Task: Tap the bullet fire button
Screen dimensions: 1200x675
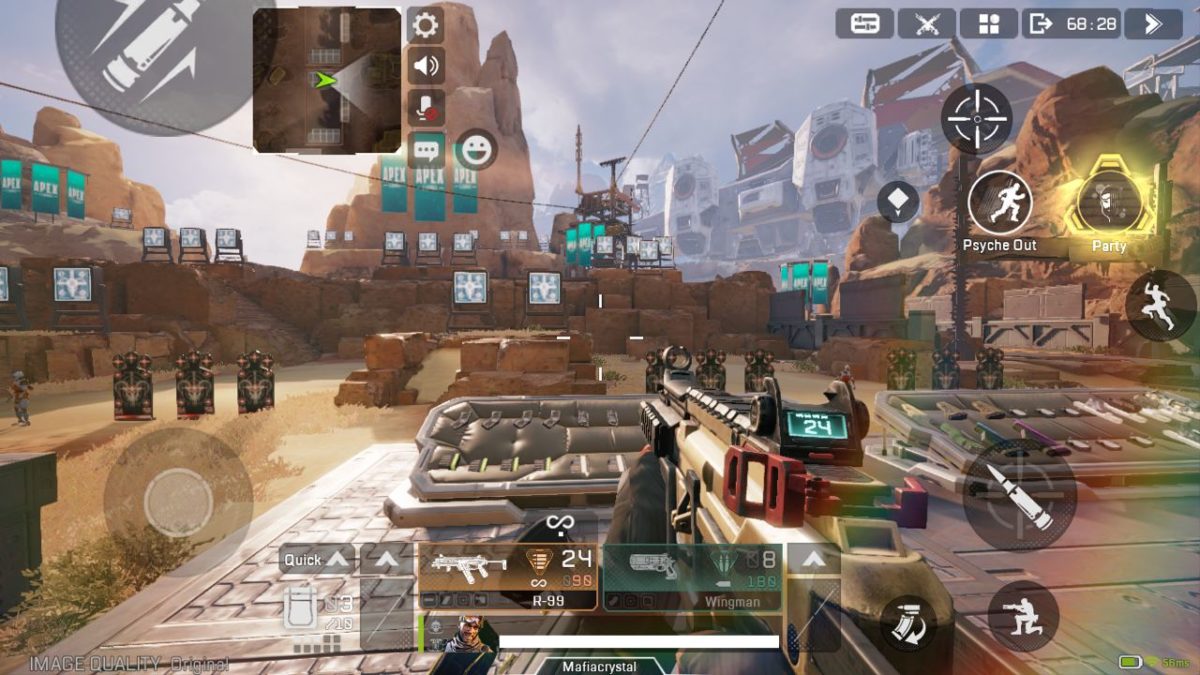Action: point(1019,495)
